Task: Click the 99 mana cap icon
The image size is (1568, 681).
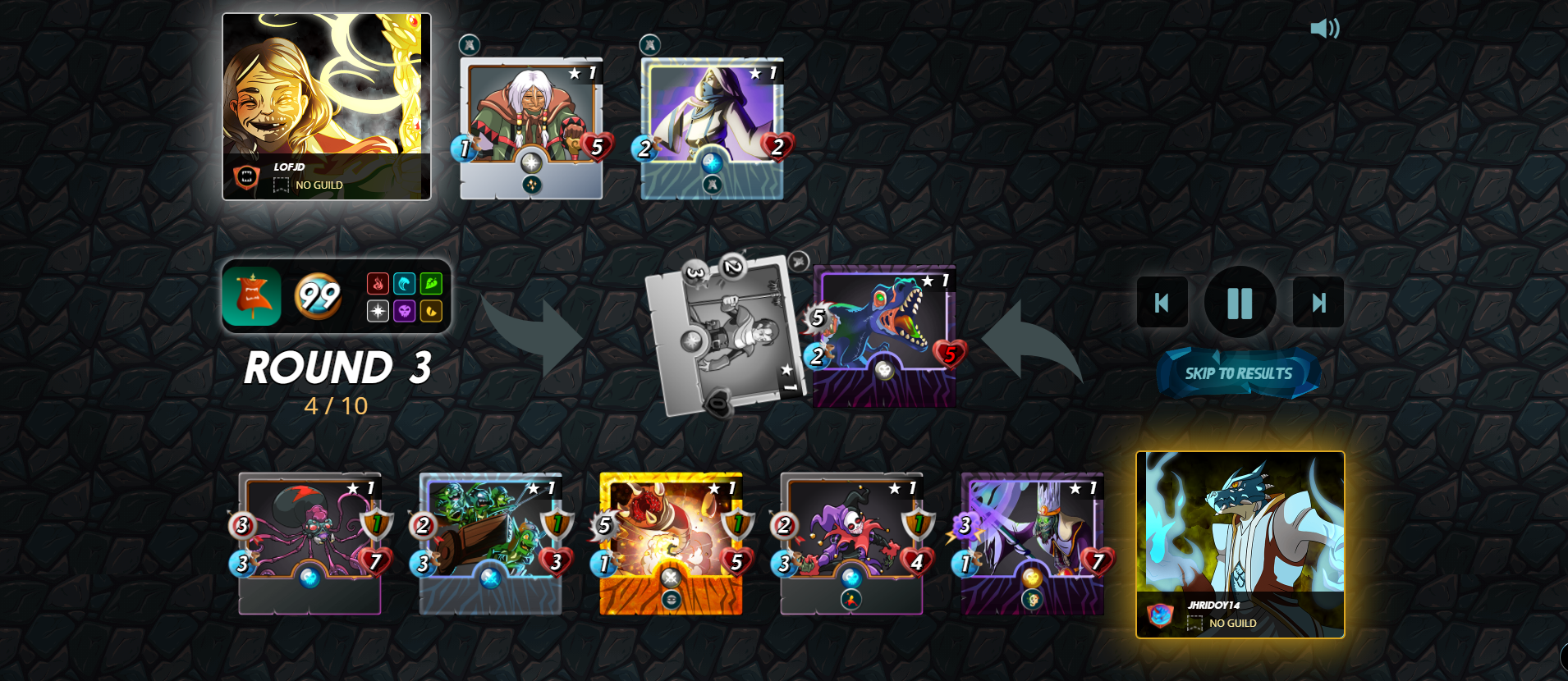Action: pyautogui.click(x=321, y=296)
